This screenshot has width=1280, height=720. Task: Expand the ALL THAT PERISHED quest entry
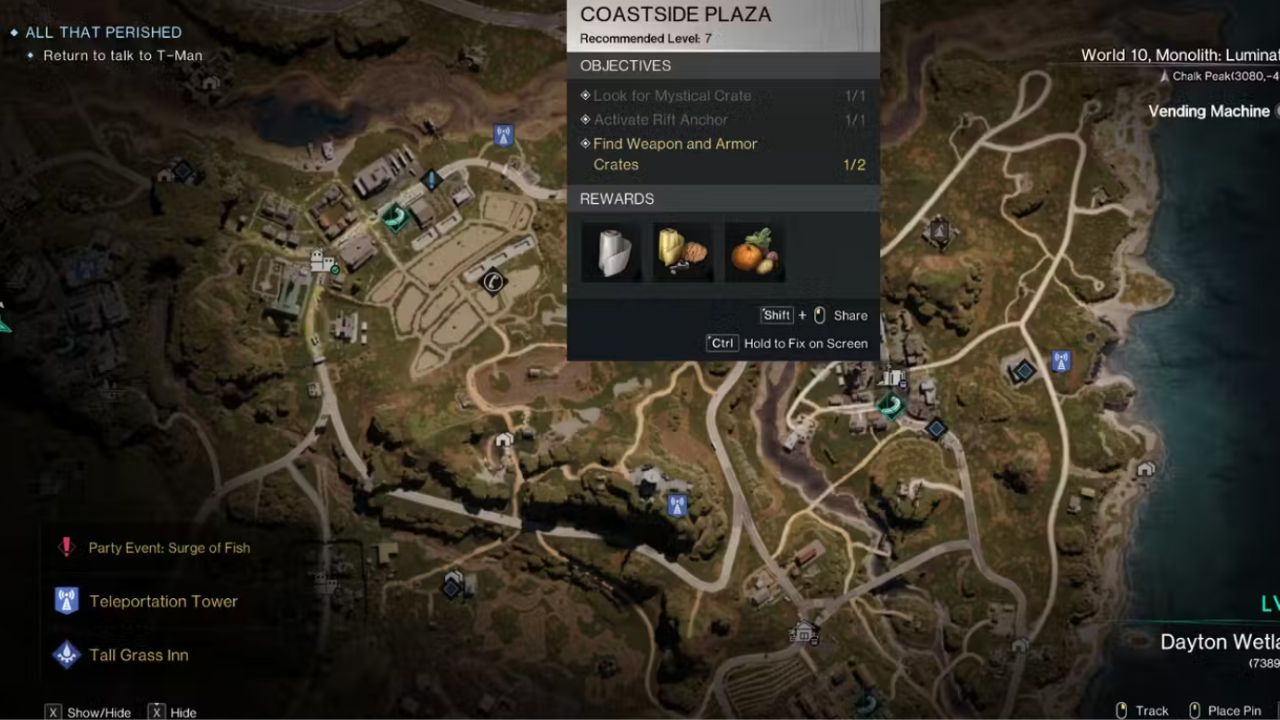click(x=102, y=32)
